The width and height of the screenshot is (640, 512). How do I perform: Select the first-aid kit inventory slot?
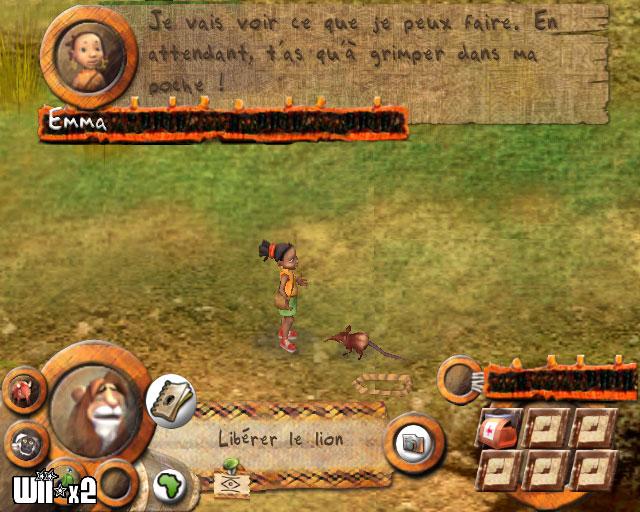coord(500,426)
